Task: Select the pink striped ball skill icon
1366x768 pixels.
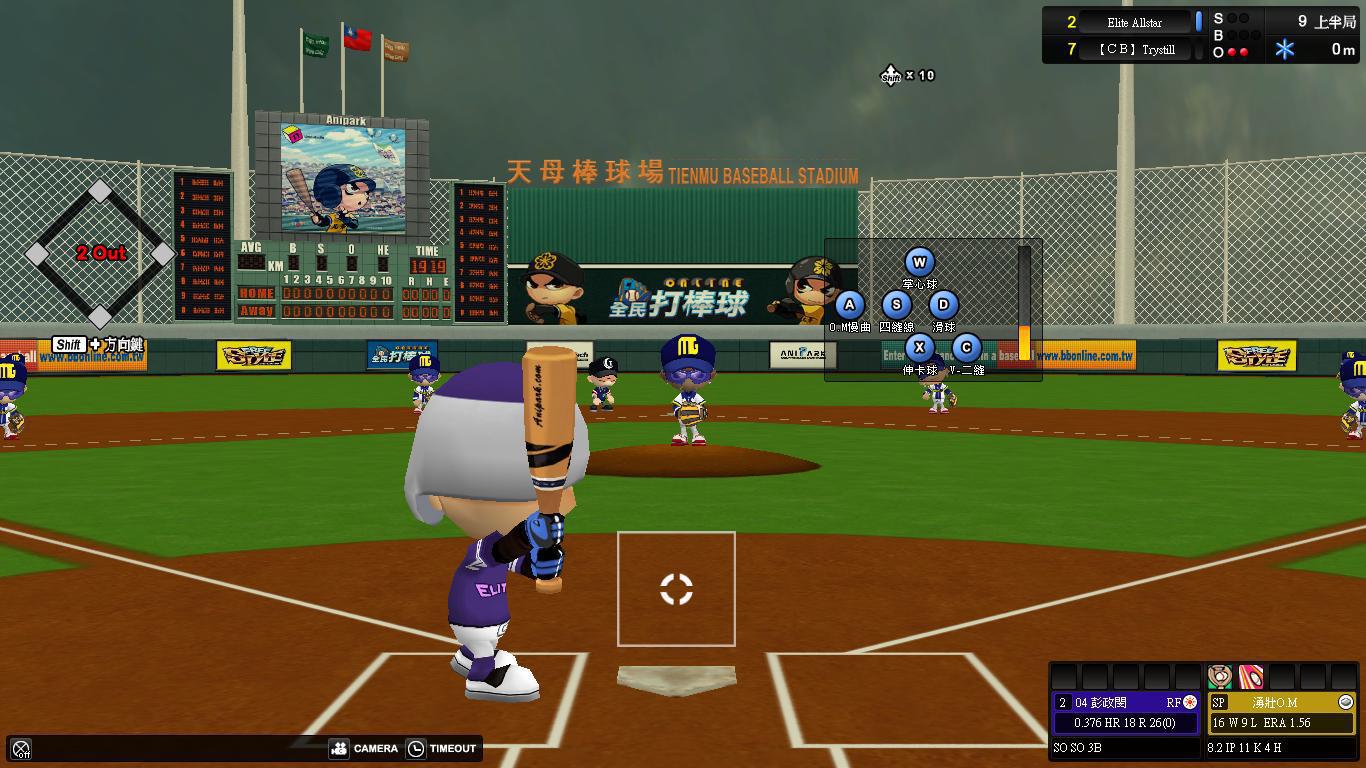Action: click(1250, 677)
